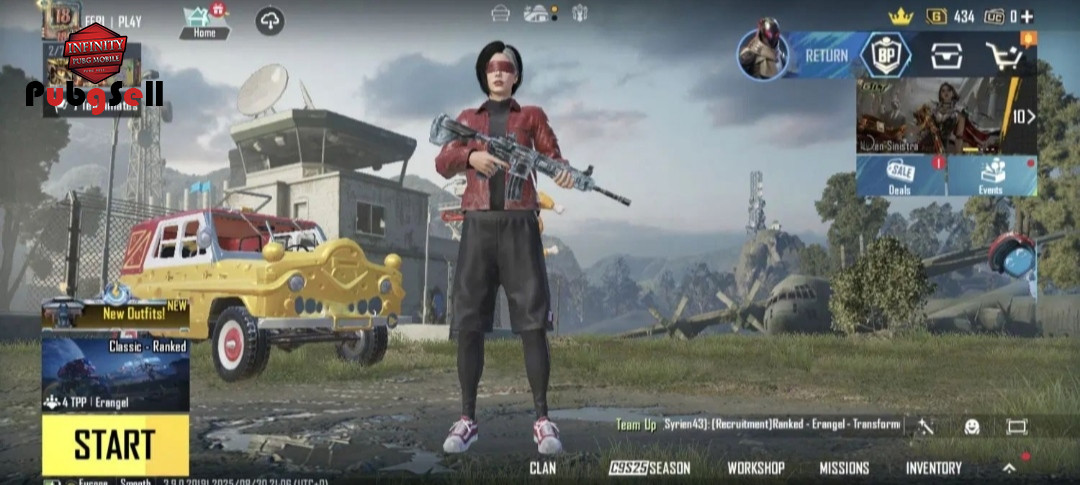This screenshot has height=485, width=1080.
Task: Open the shopping cart shop
Action: point(1006,57)
